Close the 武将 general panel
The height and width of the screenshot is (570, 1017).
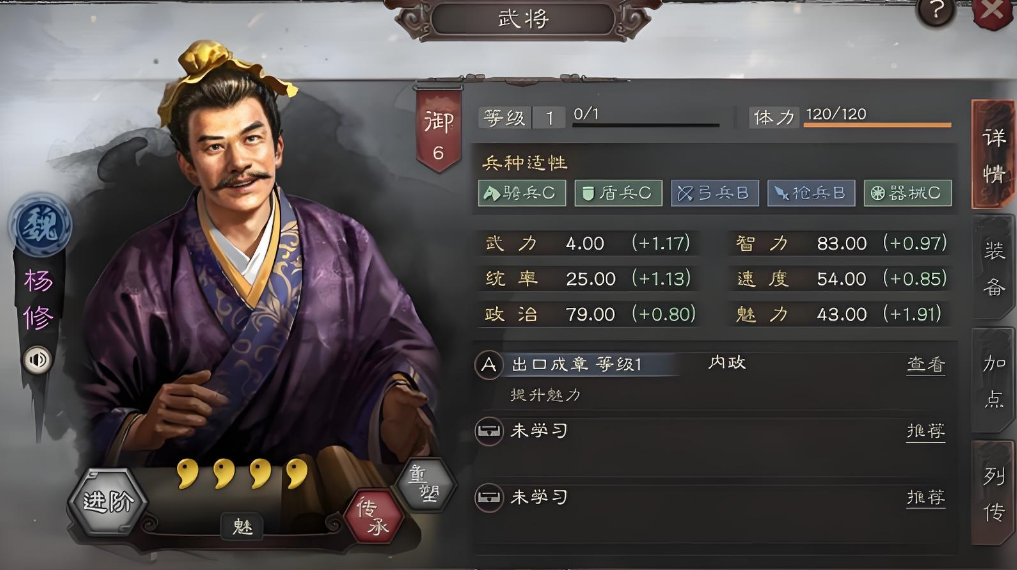point(992,12)
